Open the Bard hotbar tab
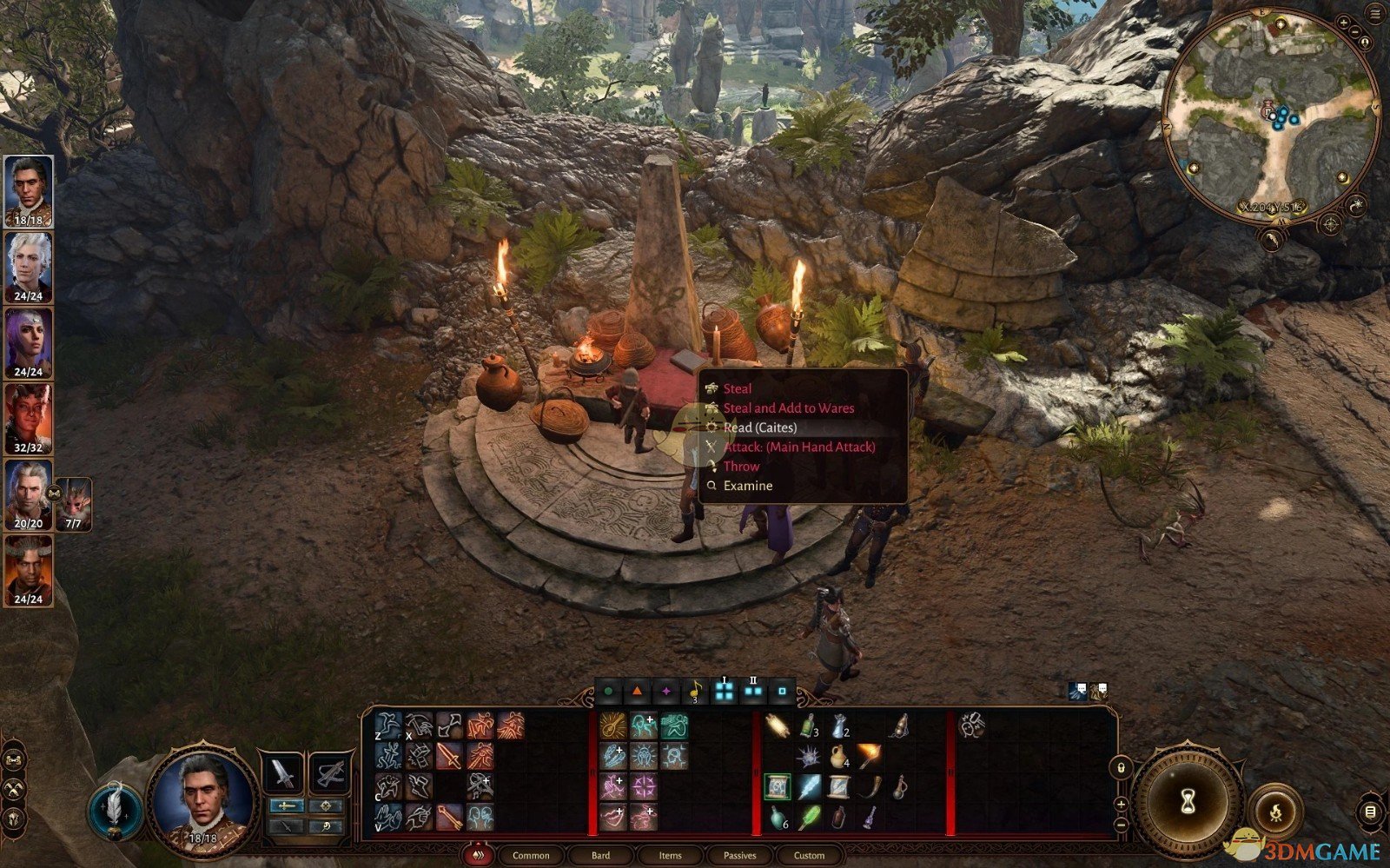Screen dimensions: 1390x868 600,856
